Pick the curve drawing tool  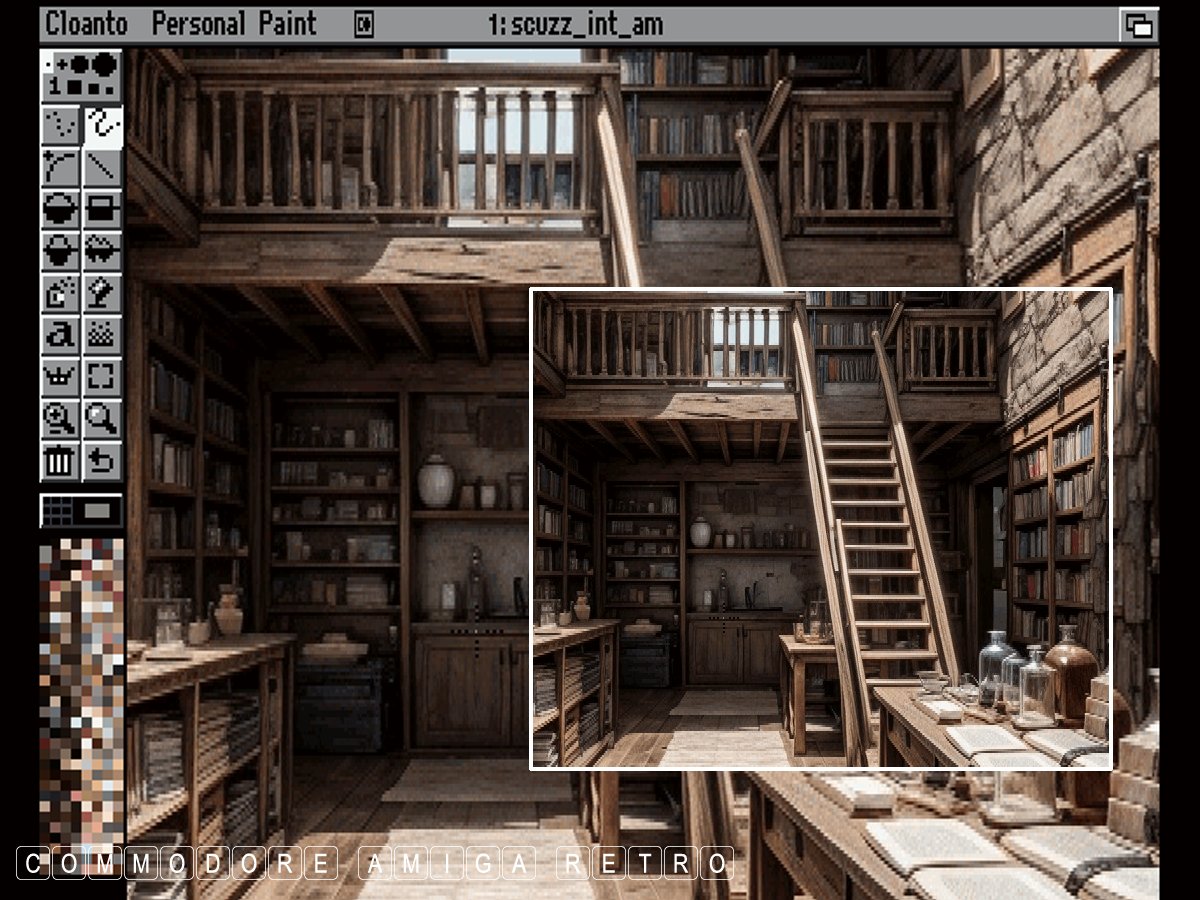[x=61, y=167]
